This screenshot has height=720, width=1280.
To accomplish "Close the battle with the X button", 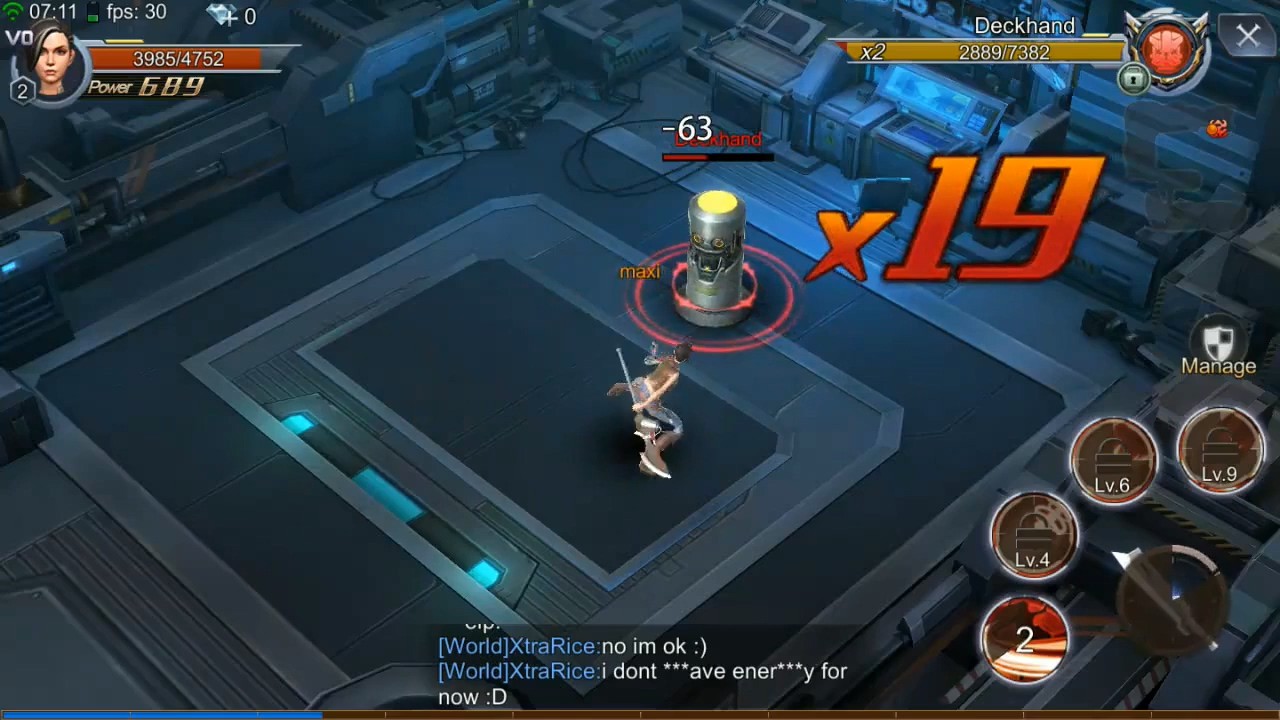I will click(x=1247, y=37).
